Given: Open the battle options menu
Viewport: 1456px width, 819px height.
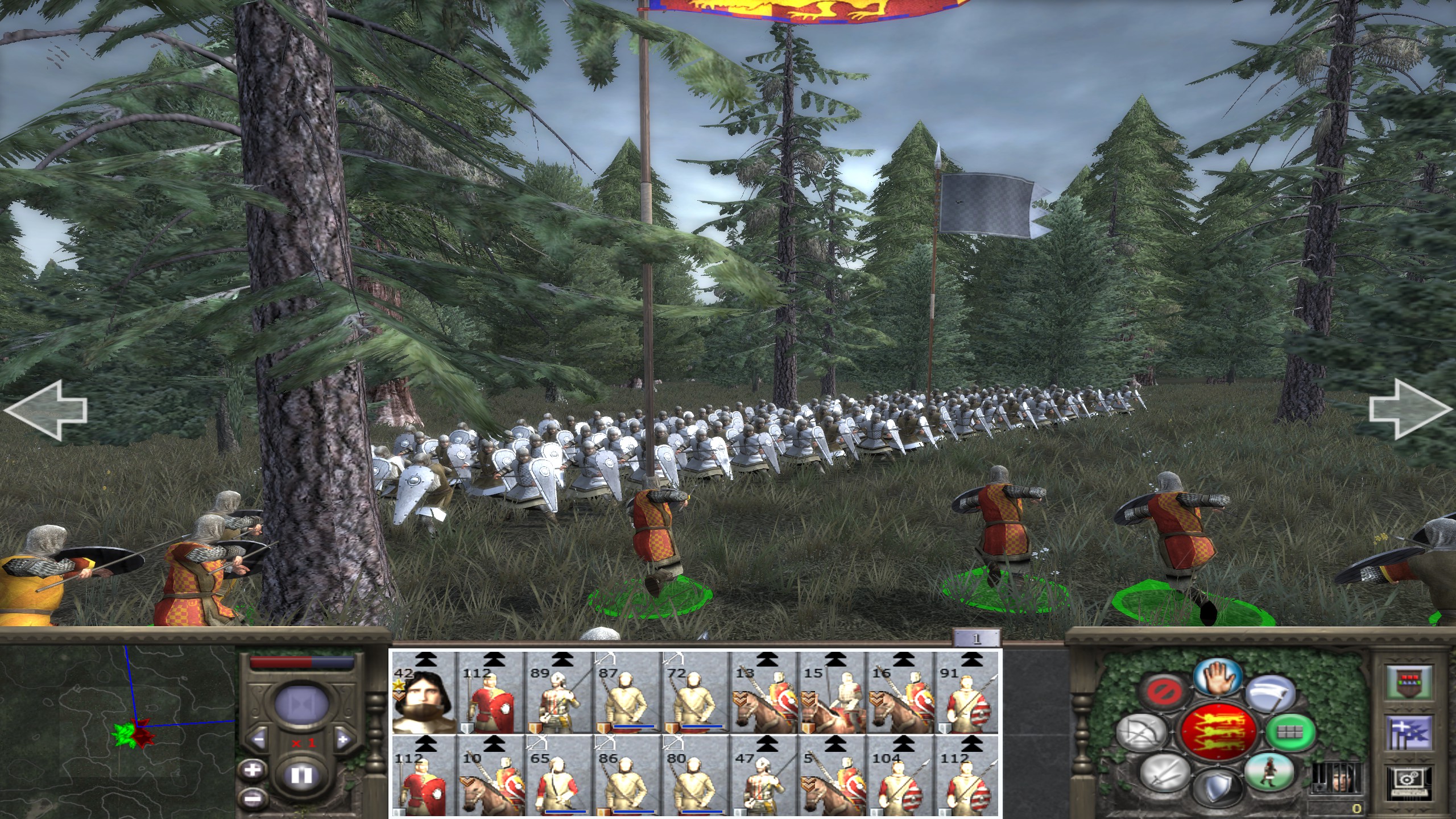Looking at the screenshot, I should (1408, 783).
